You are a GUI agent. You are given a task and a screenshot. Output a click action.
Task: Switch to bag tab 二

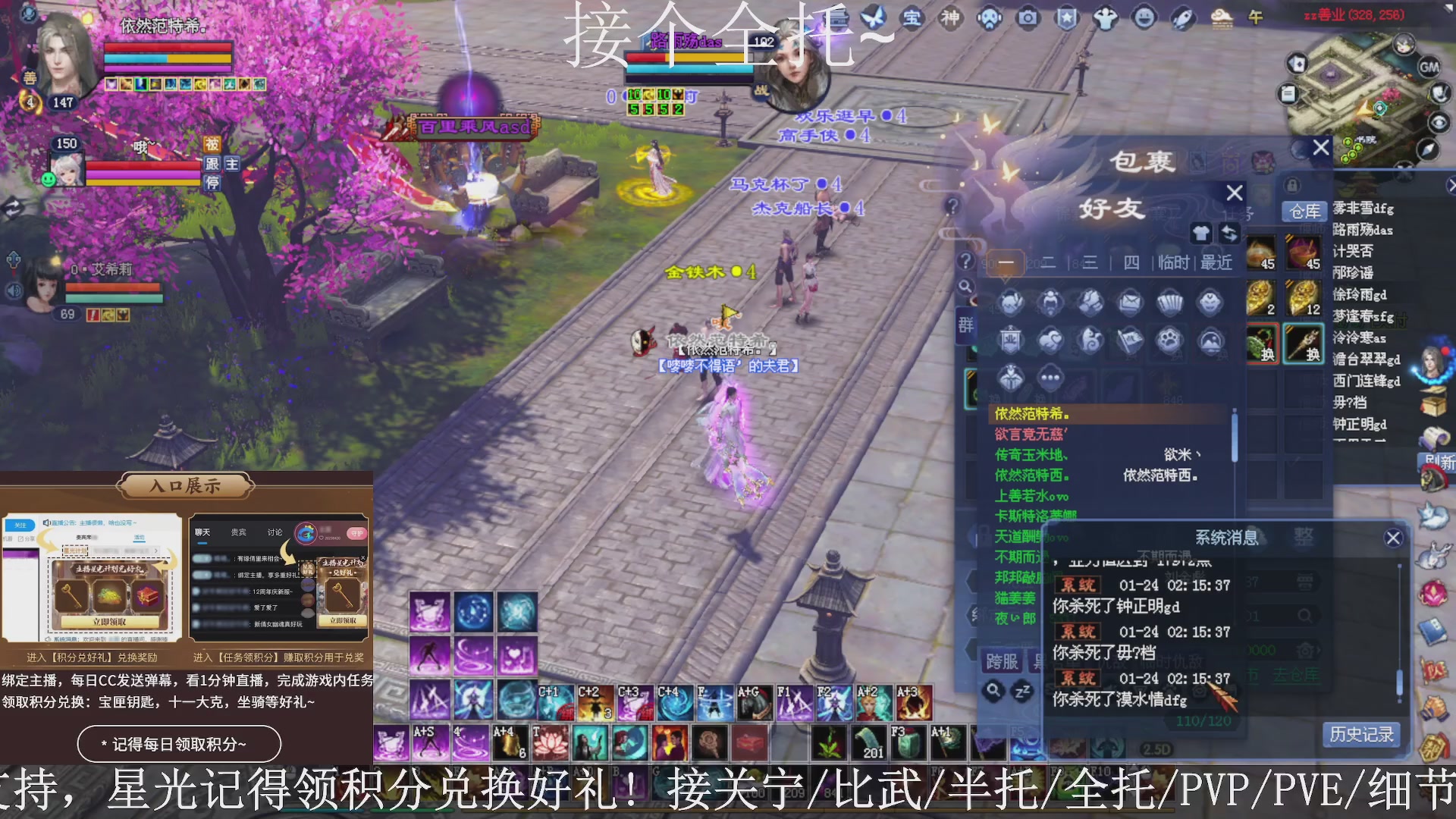[x=1049, y=263]
